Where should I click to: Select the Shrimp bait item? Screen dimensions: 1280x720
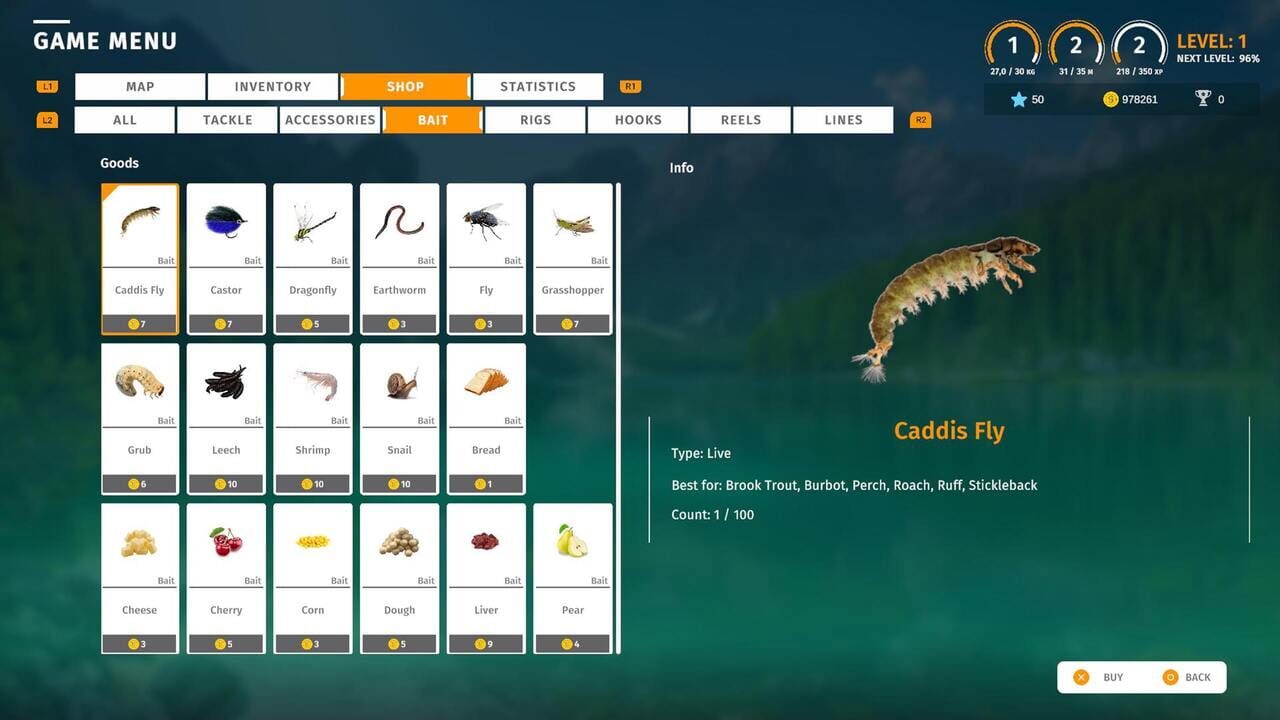point(313,418)
